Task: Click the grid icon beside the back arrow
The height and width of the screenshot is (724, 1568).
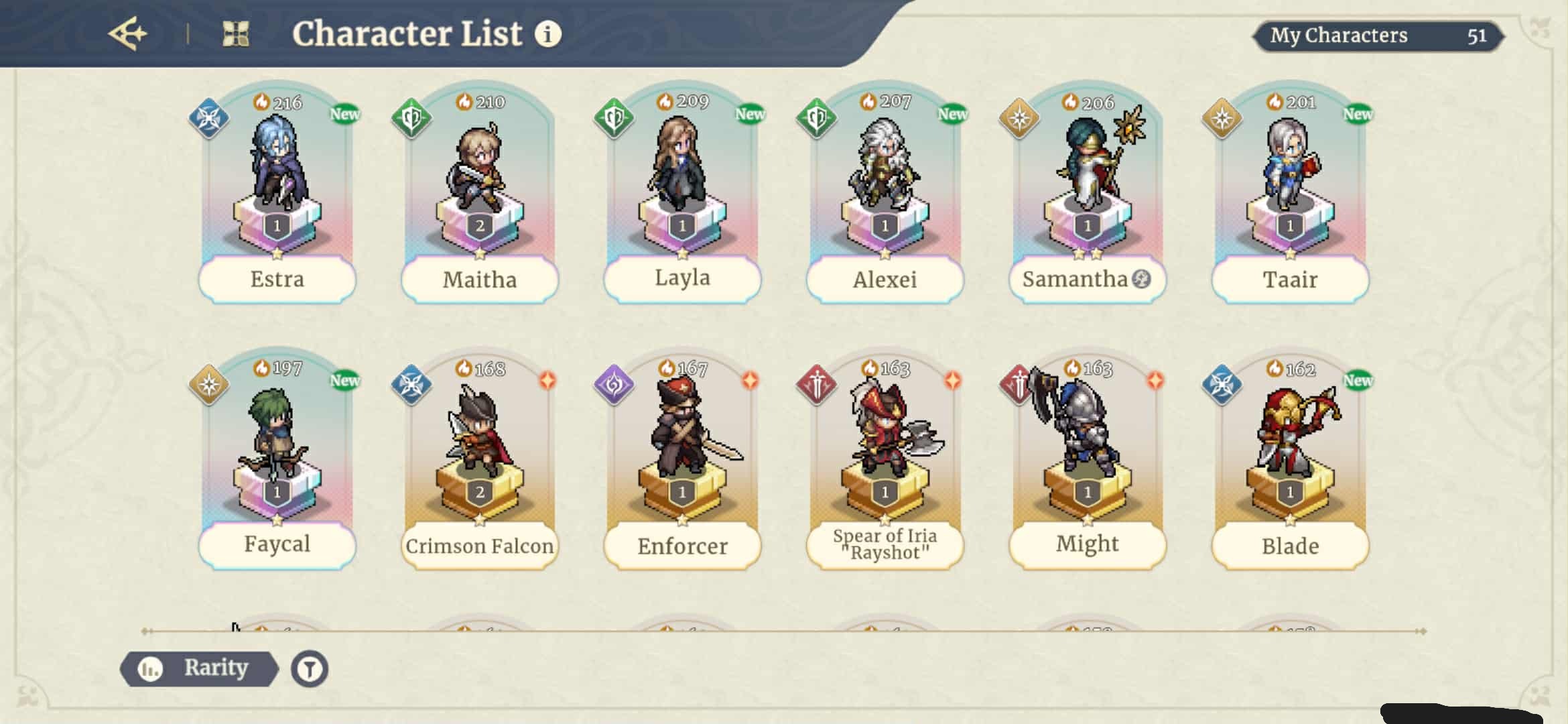Action: click(236, 32)
